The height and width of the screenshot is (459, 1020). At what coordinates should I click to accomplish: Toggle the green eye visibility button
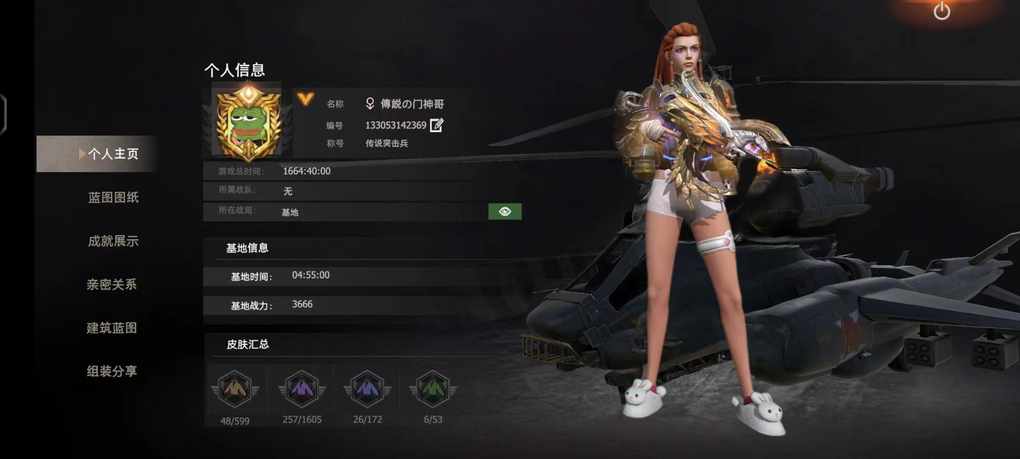[x=505, y=212]
